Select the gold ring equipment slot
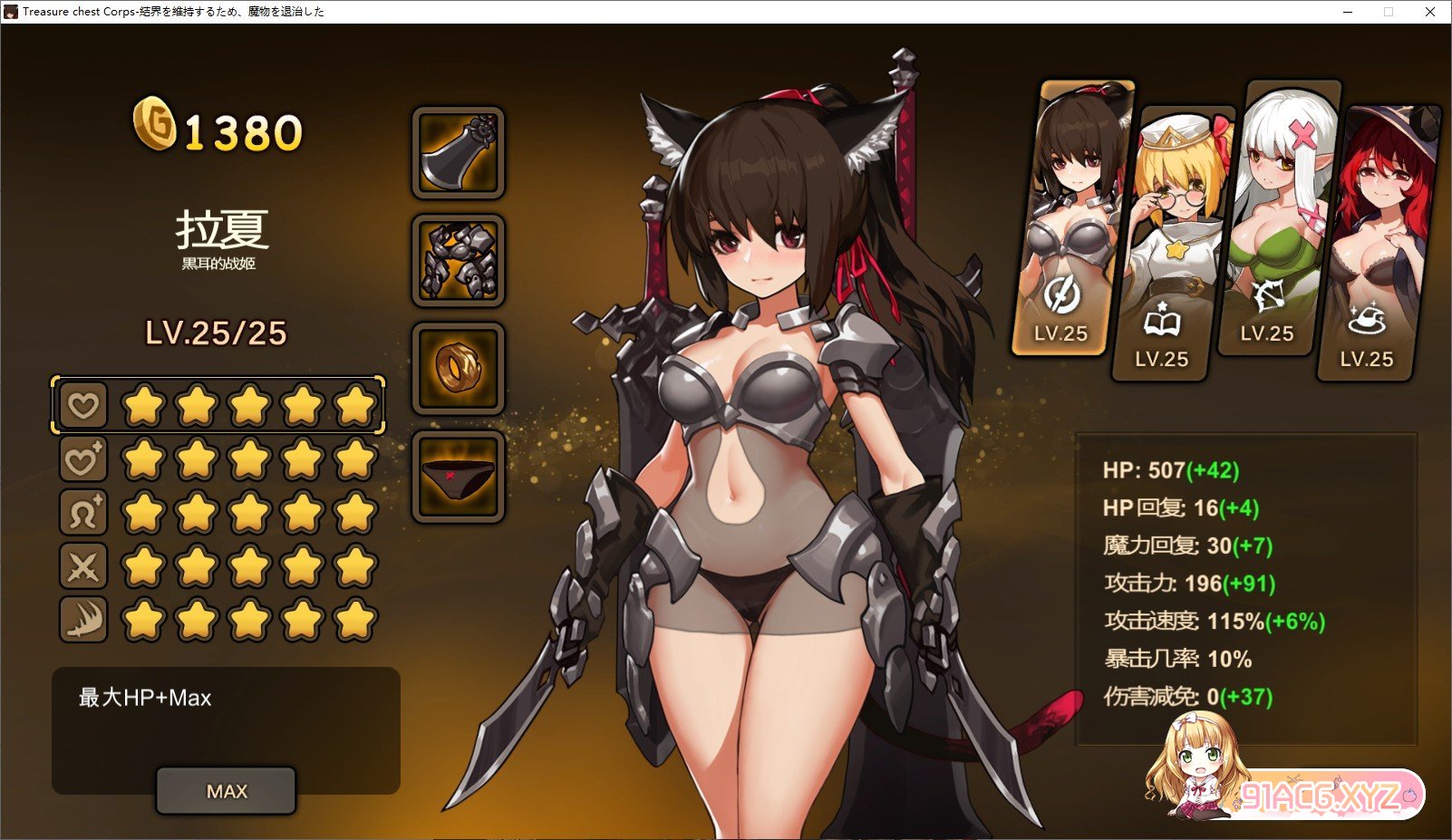 (458, 369)
